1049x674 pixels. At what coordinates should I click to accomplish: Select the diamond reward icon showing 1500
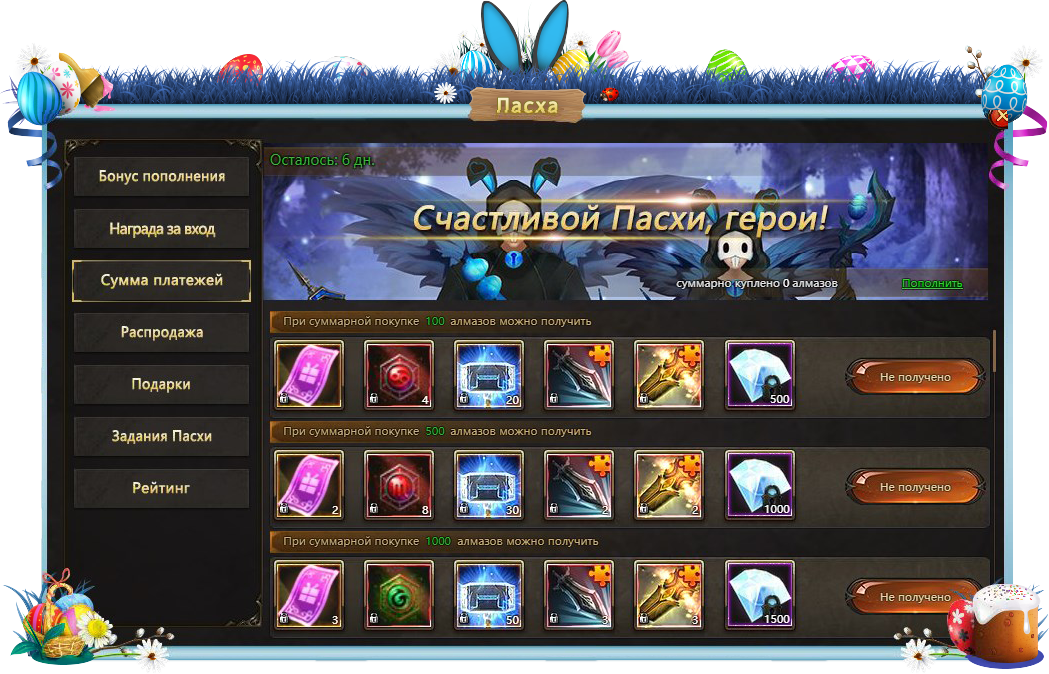(x=760, y=596)
